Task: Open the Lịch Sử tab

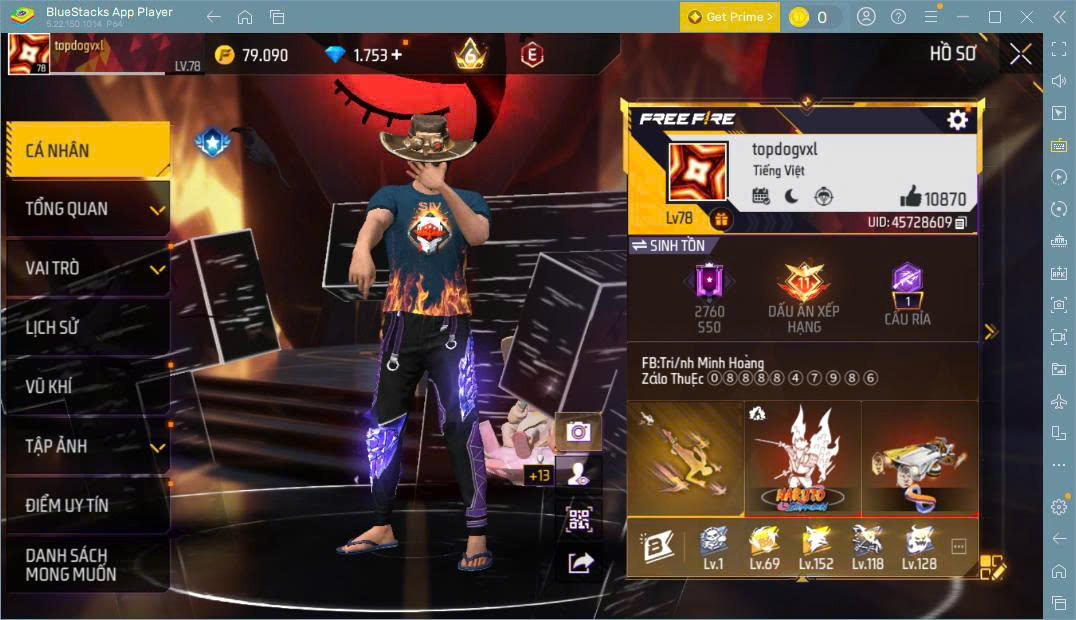Action: click(87, 327)
